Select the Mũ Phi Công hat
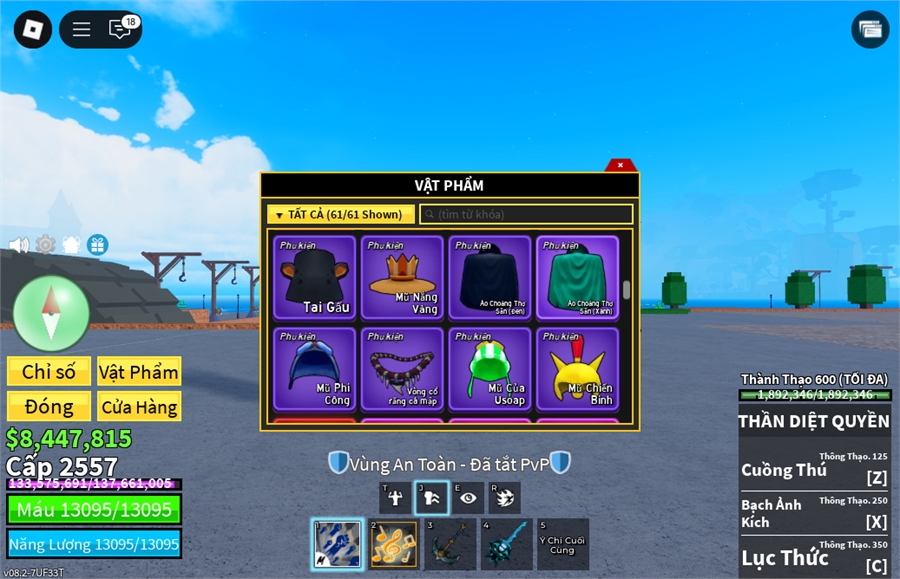Screen dimensions: 900x579 (x=314, y=369)
